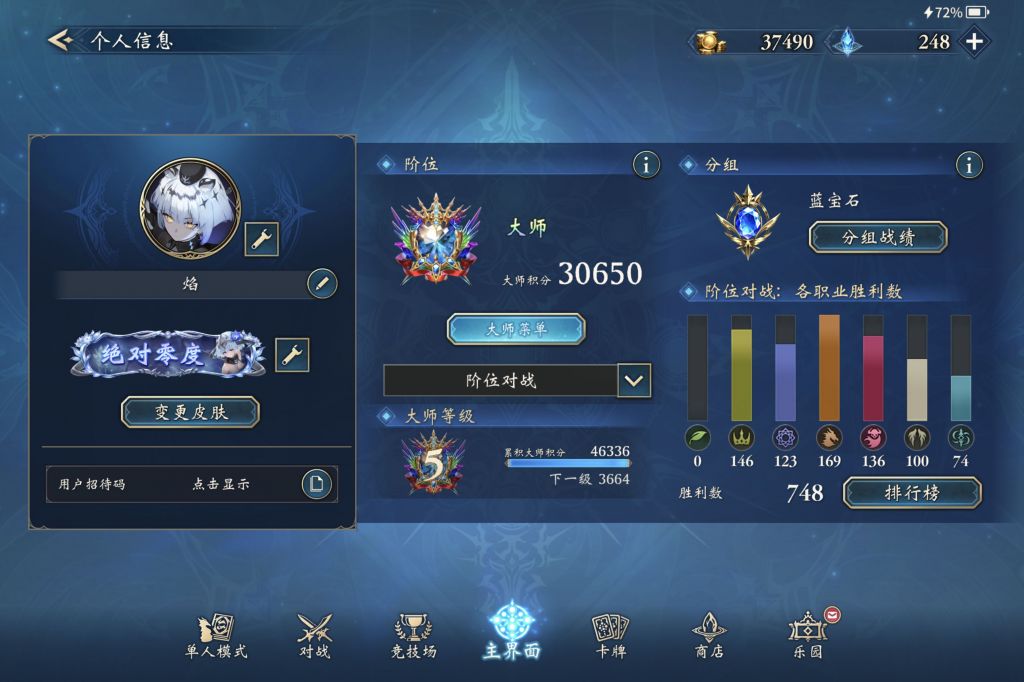
Task: Expand the 阶位对战 dropdown
Action: coord(635,381)
